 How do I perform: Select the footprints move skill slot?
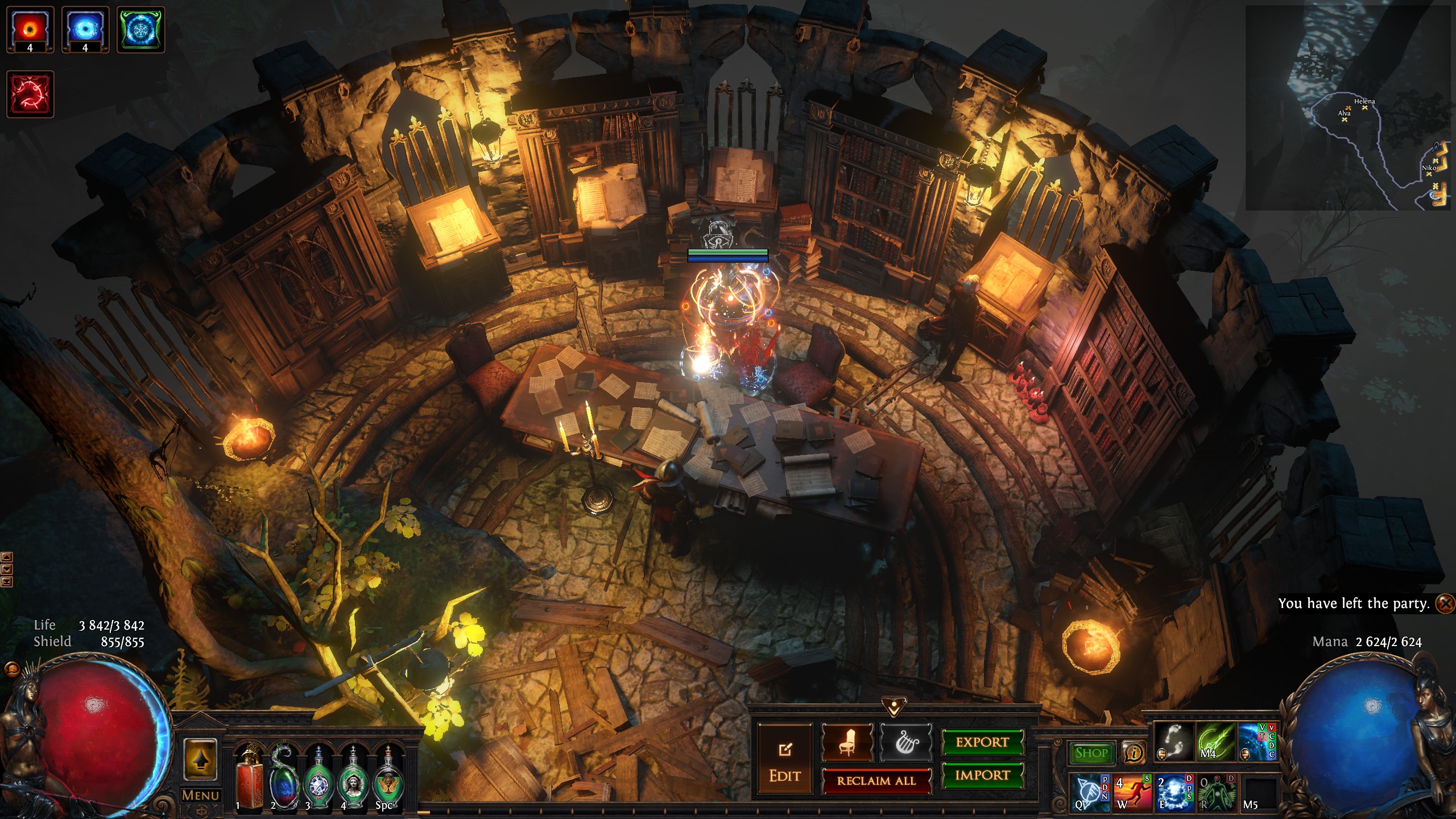click(1174, 742)
